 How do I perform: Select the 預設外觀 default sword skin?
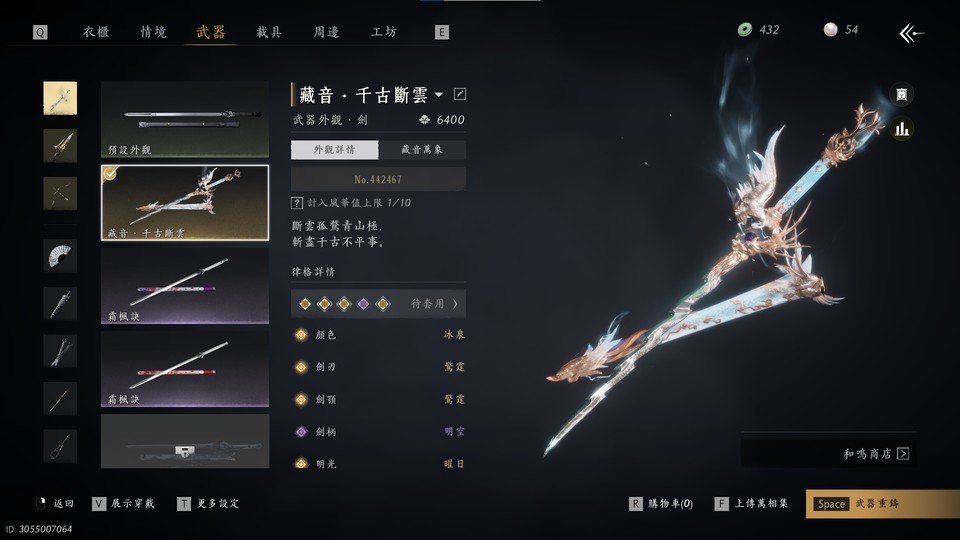pyautogui.click(x=185, y=120)
